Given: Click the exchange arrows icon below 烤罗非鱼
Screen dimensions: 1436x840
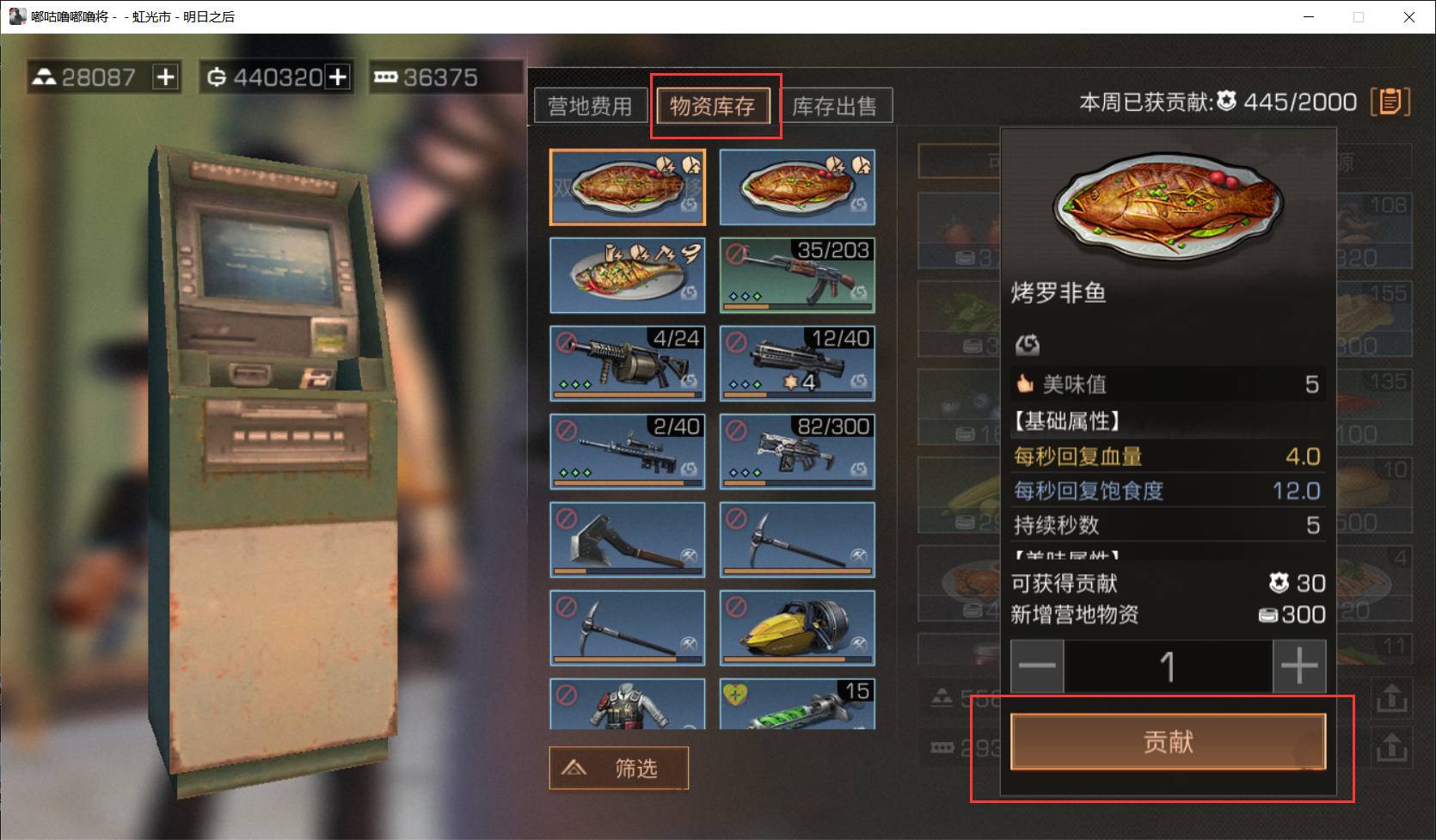Looking at the screenshot, I should pos(1027,345).
